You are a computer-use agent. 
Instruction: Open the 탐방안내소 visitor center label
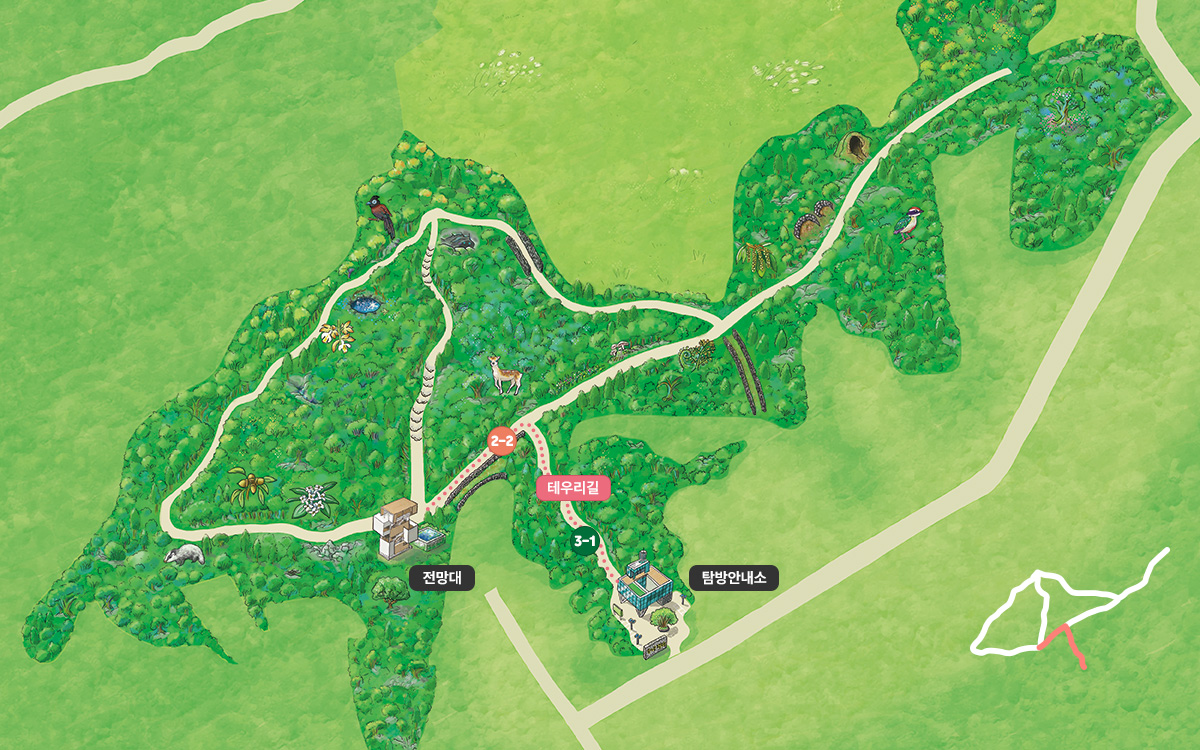pyautogui.click(x=734, y=577)
